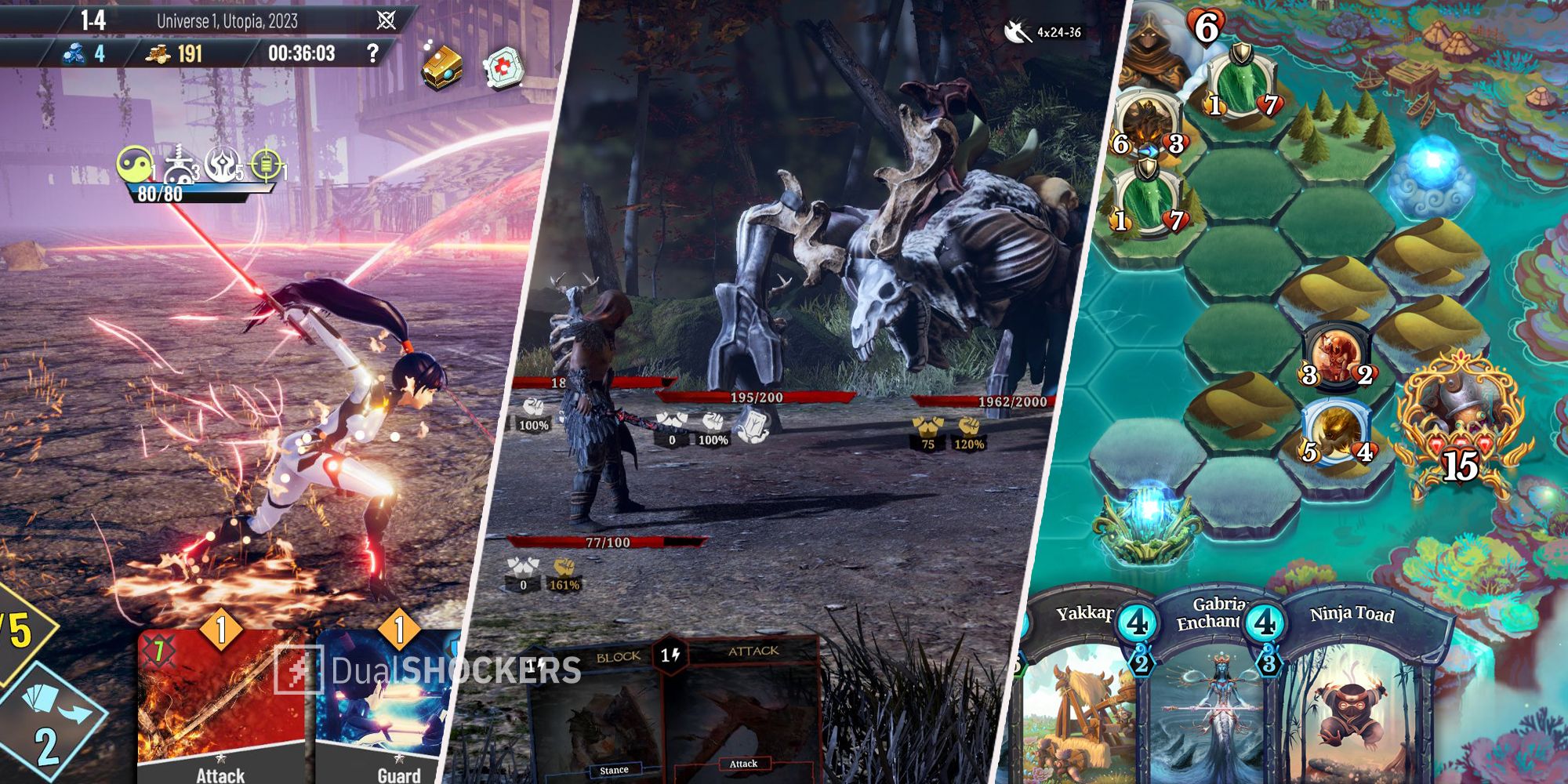This screenshot has width=1568, height=784.
Task: Select the battery targeting buff icon
Action: tap(267, 165)
